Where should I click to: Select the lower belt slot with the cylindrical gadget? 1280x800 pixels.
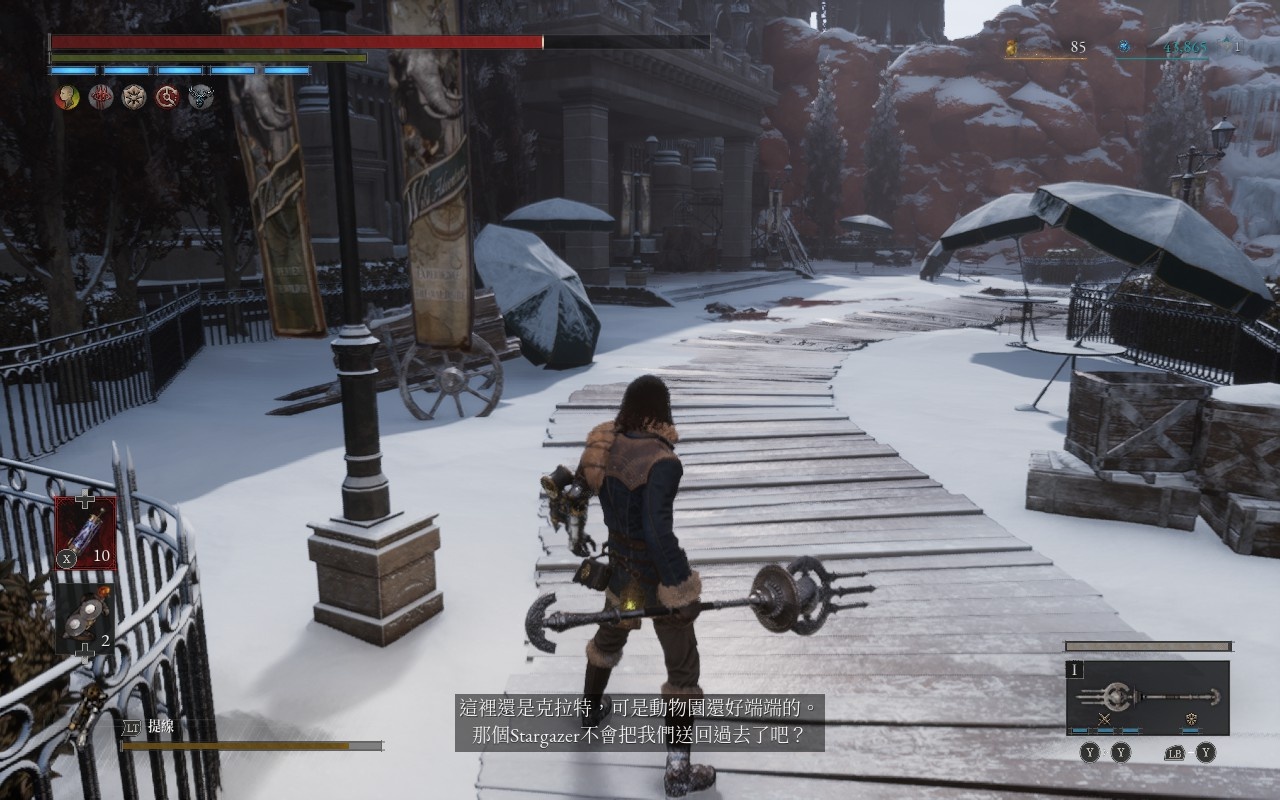pyautogui.click(x=85, y=617)
